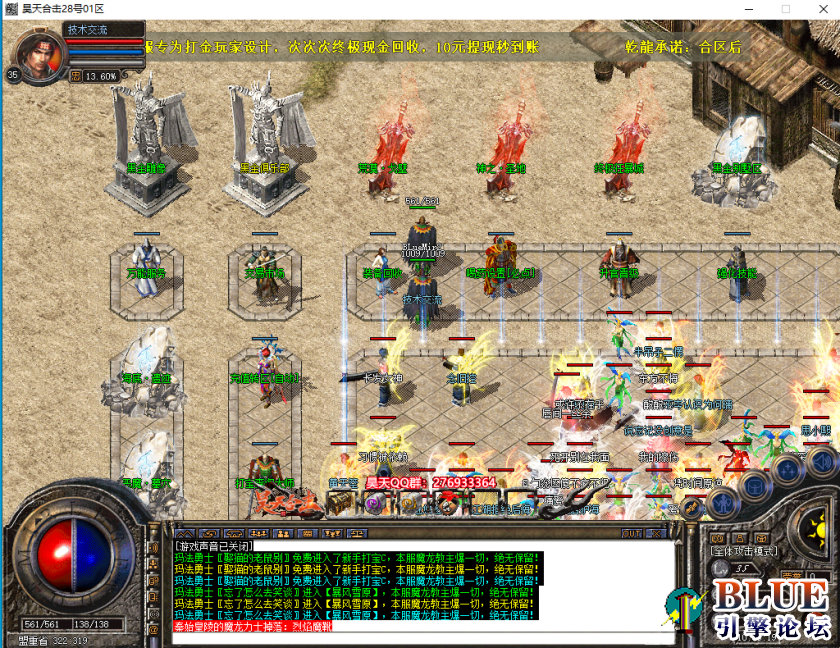Click the 忠 loyalty icon under portrait
The height and width of the screenshot is (648, 840).
[77, 75]
